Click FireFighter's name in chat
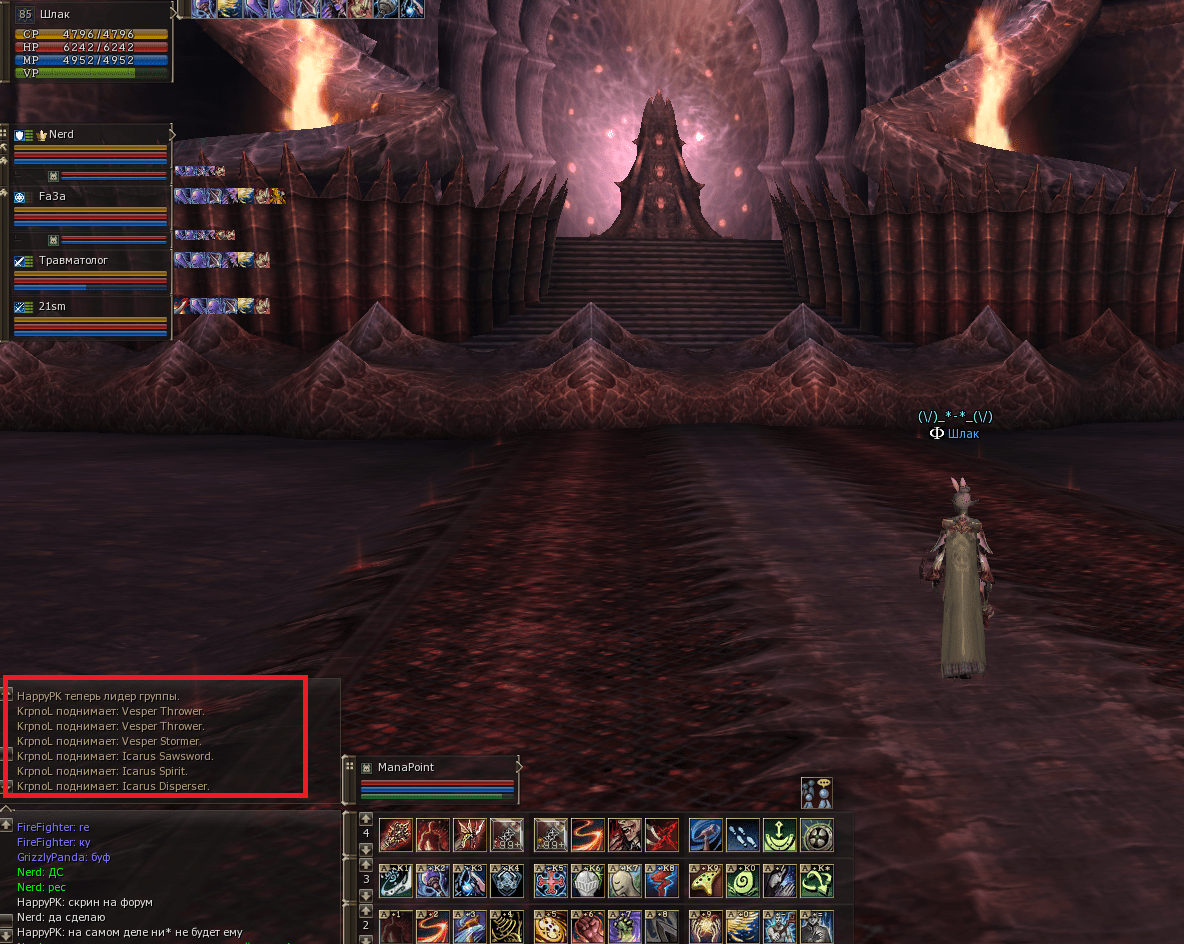Viewport: 1184px width, 944px height. pyautogui.click(x=45, y=827)
